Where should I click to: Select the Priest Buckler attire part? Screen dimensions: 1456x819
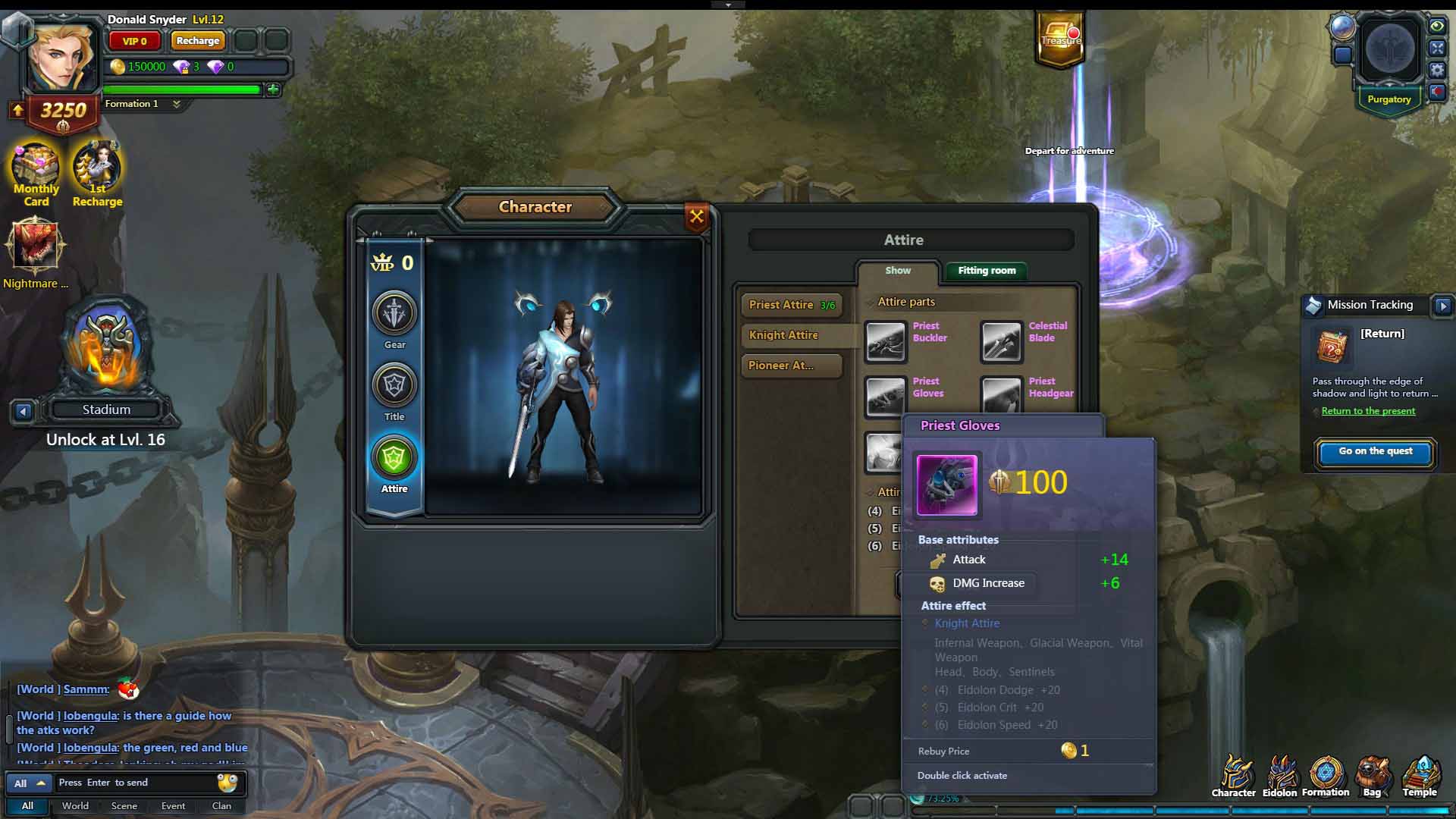886,340
